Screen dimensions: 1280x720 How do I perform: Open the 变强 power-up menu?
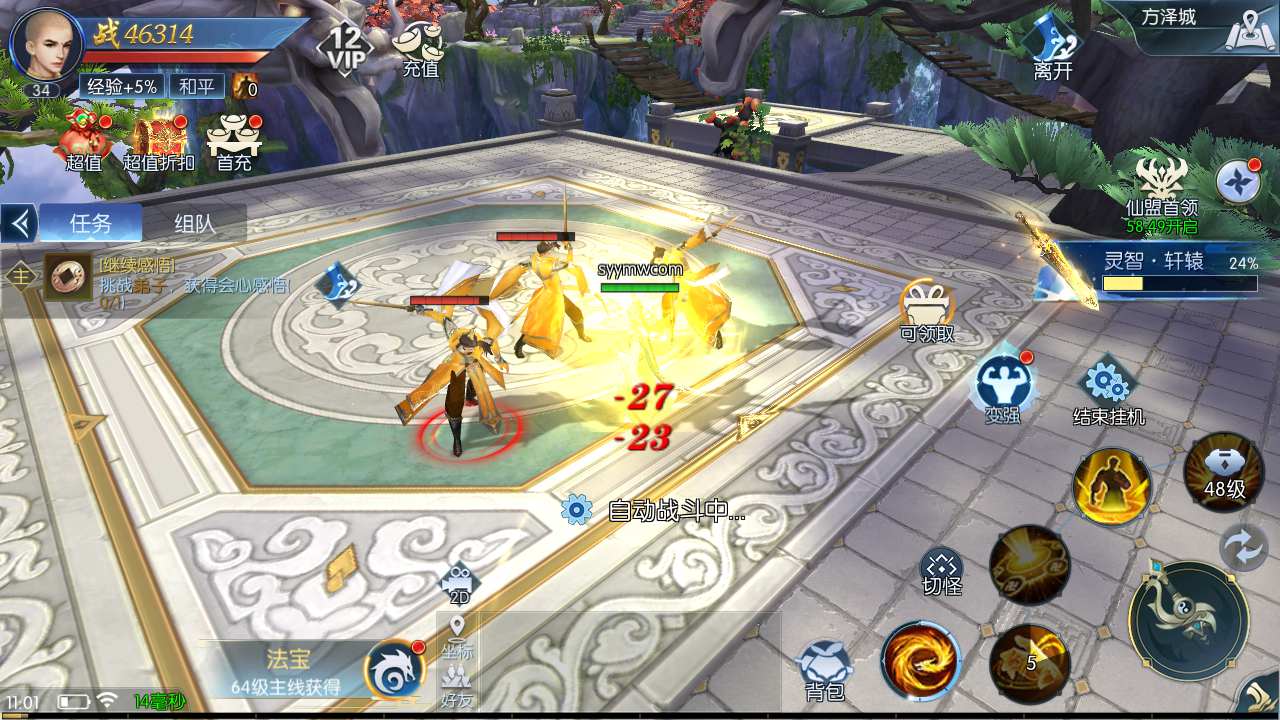tap(1002, 385)
